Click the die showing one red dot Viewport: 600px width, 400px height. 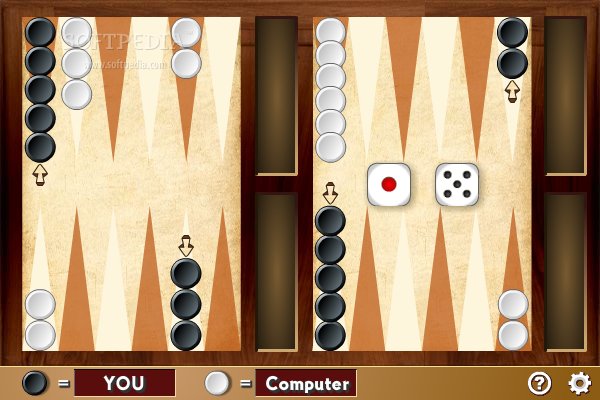(x=388, y=184)
